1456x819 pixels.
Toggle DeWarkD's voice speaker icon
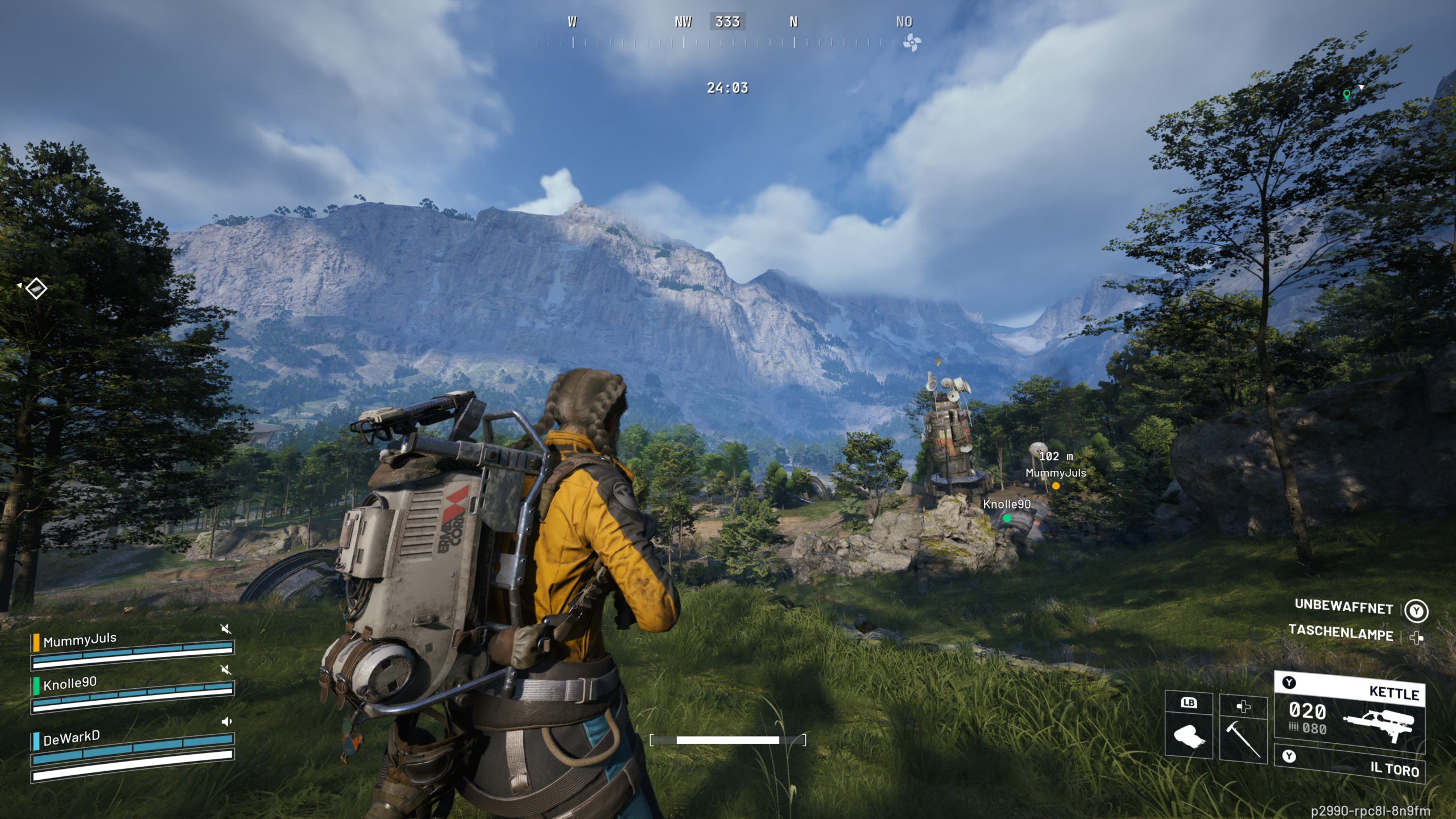[226, 722]
